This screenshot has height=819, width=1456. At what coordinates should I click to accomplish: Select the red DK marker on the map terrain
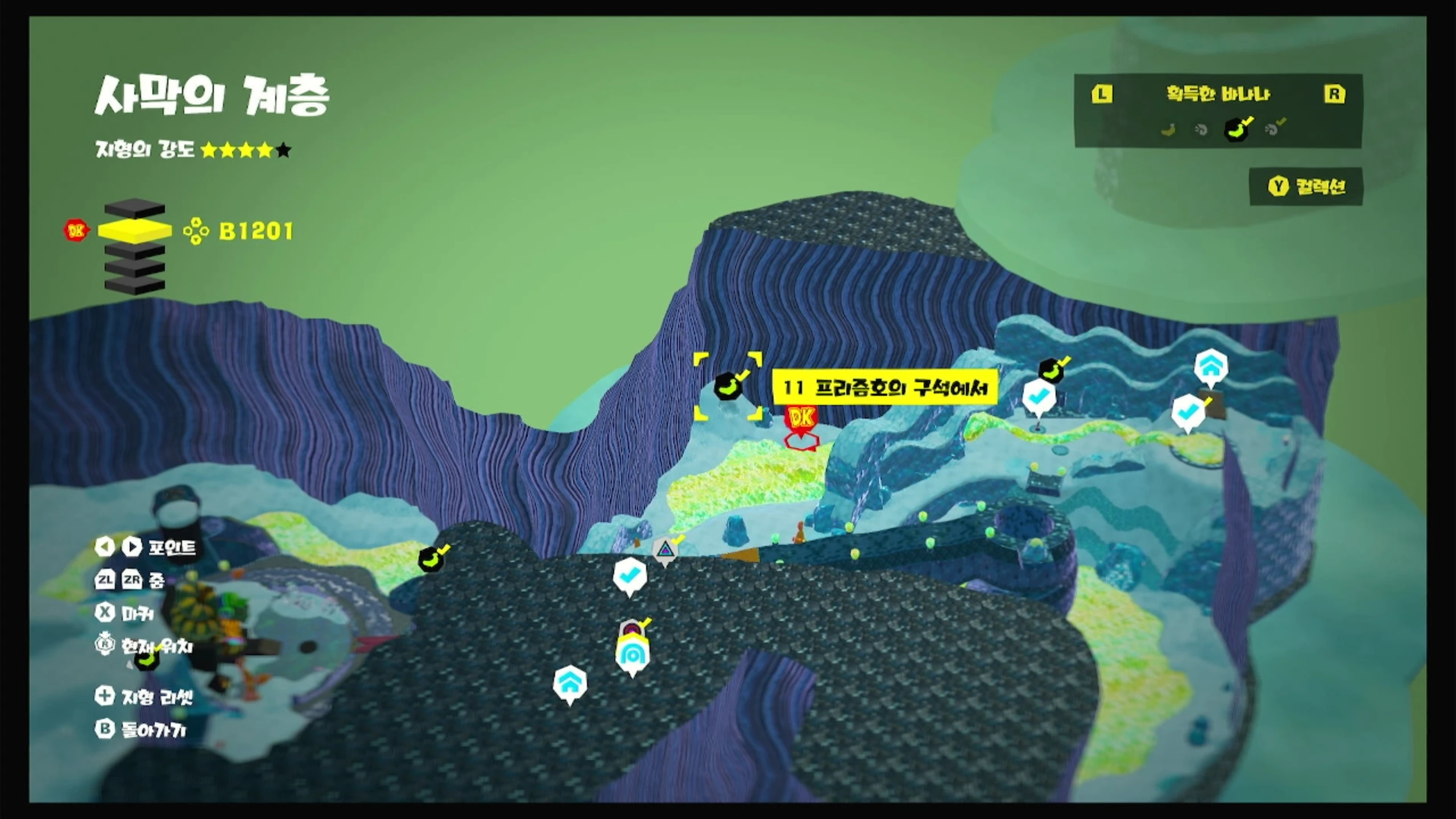[801, 419]
